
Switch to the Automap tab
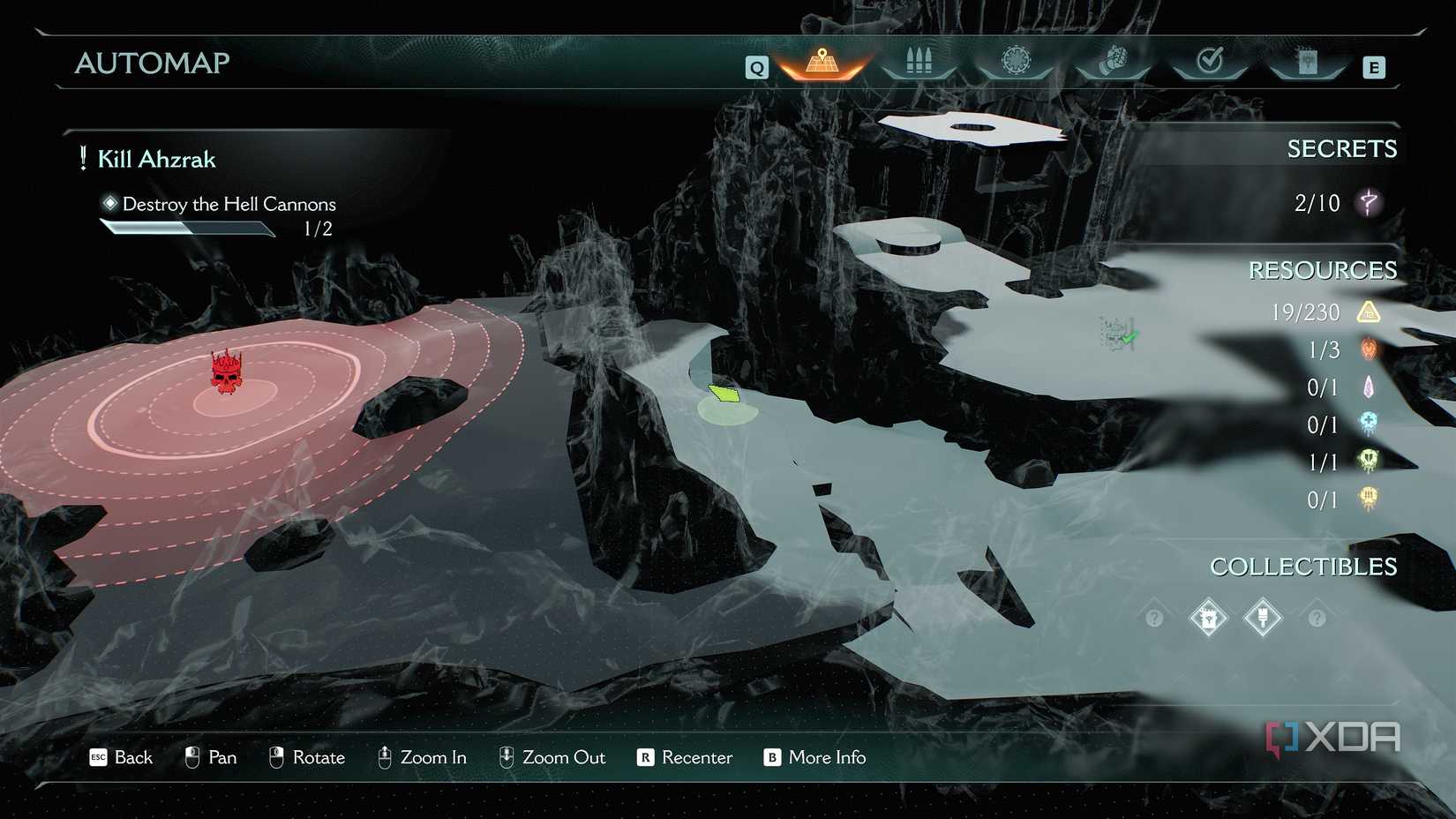click(x=821, y=63)
